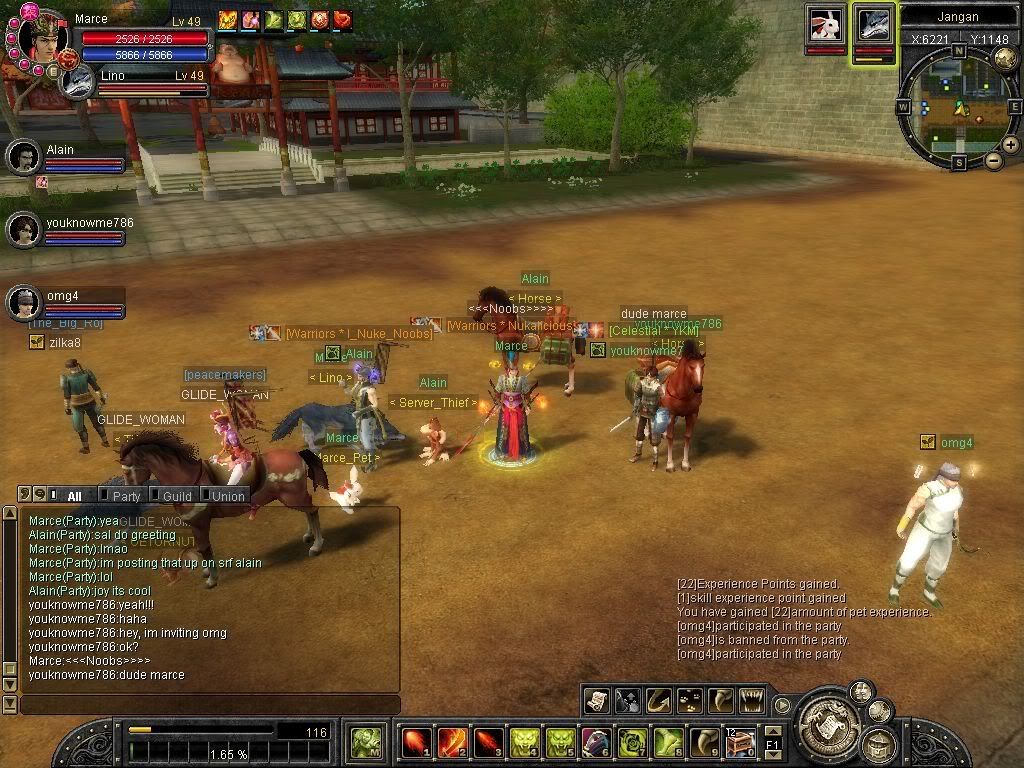The image size is (1024, 768).
Task: Select the white rabbit pet portrait
Action: click(825, 24)
